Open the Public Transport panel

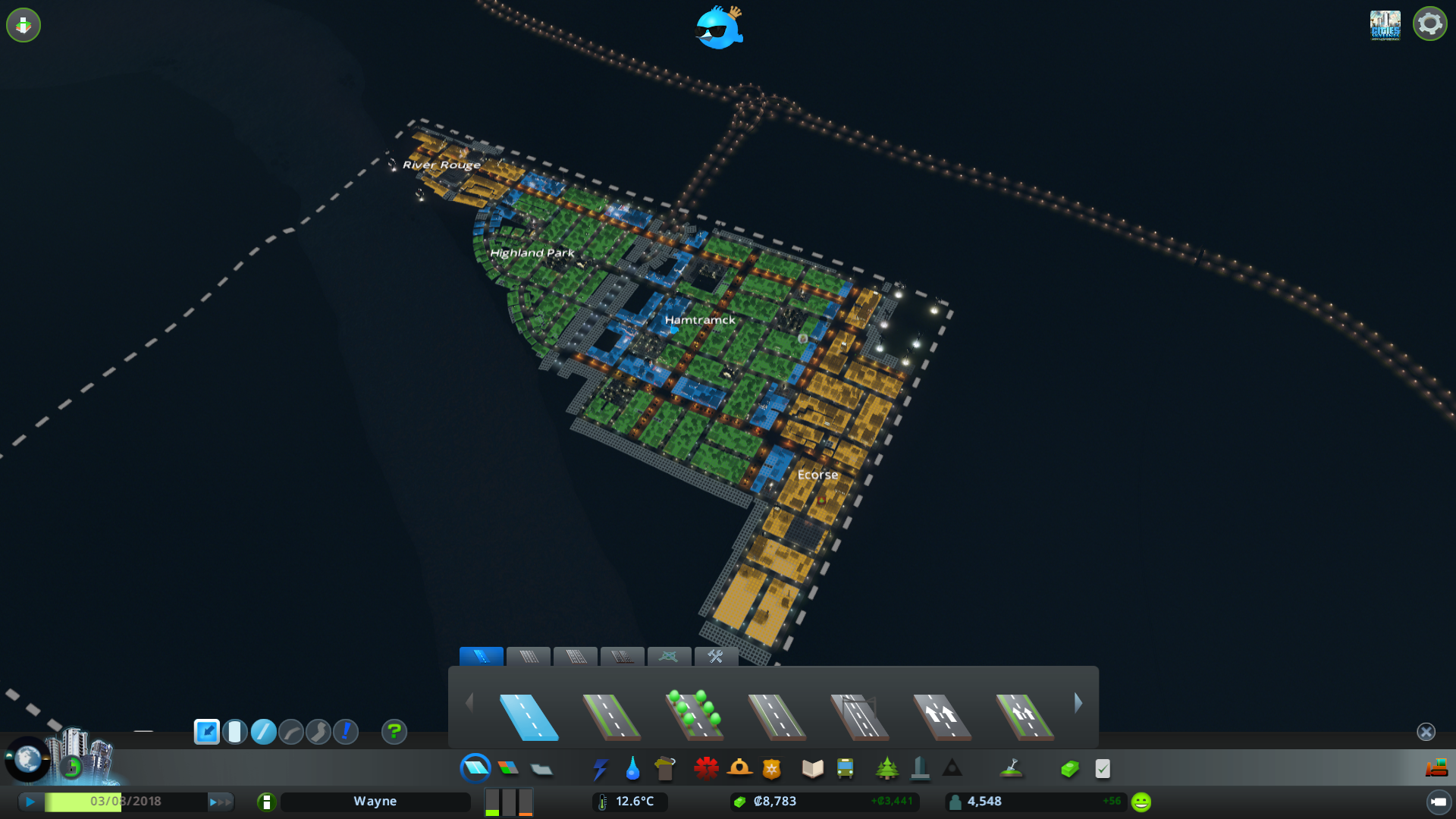tap(844, 768)
